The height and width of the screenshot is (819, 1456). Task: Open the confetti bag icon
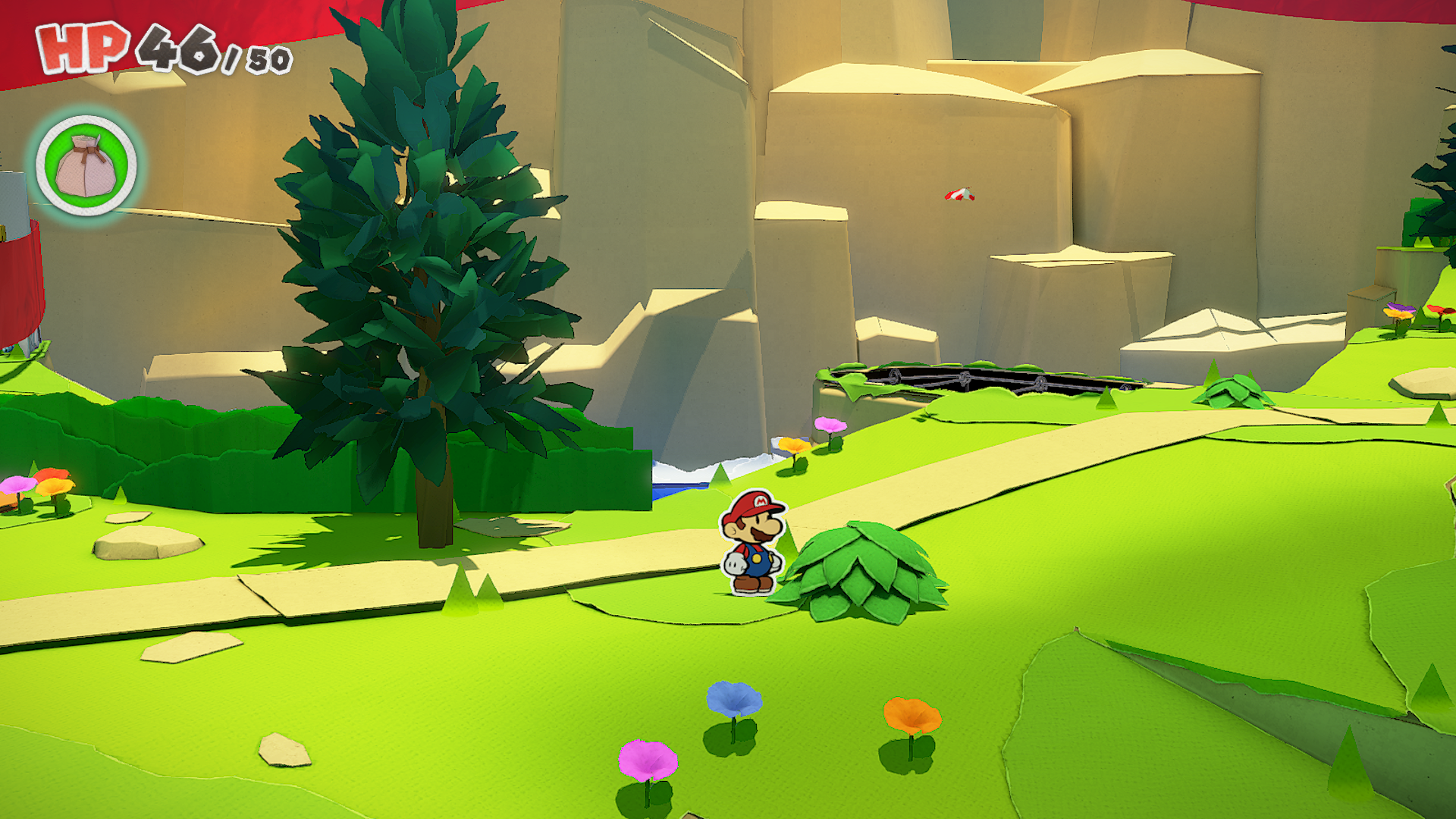click(86, 165)
